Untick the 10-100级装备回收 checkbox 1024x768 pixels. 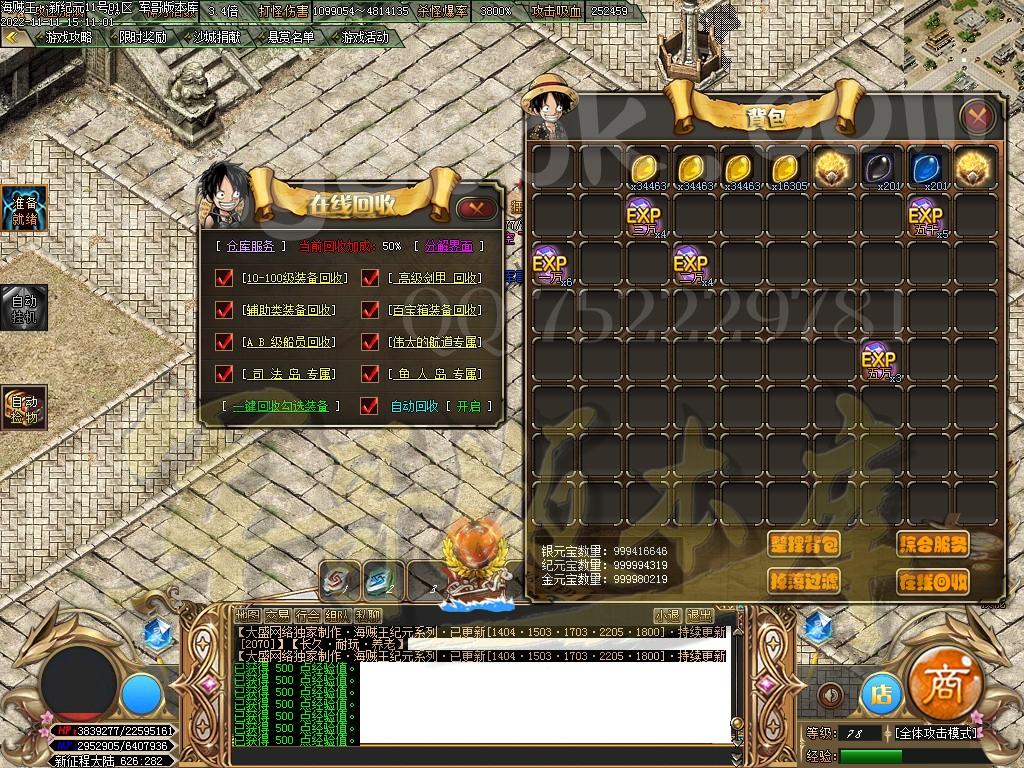pyautogui.click(x=224, y=278)
